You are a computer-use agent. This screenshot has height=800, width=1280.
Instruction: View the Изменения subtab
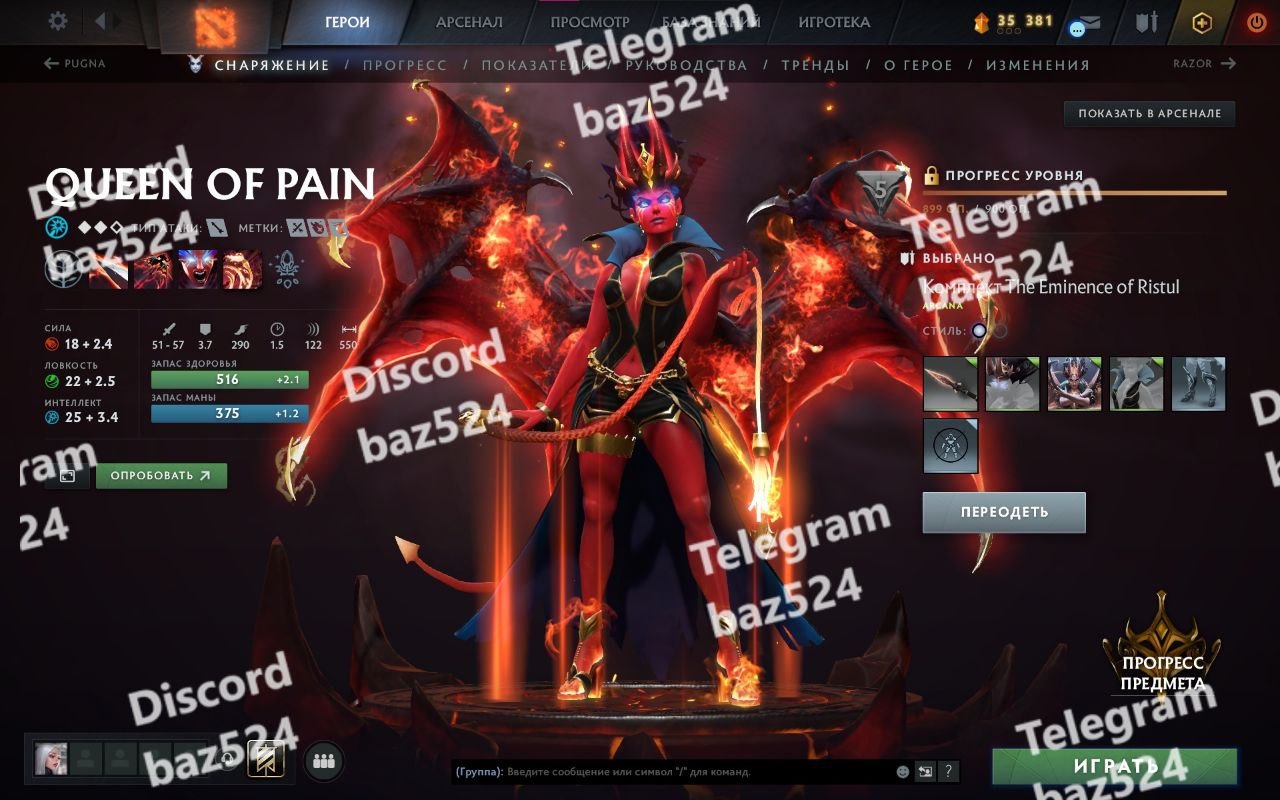click(x=1037, y=65)
